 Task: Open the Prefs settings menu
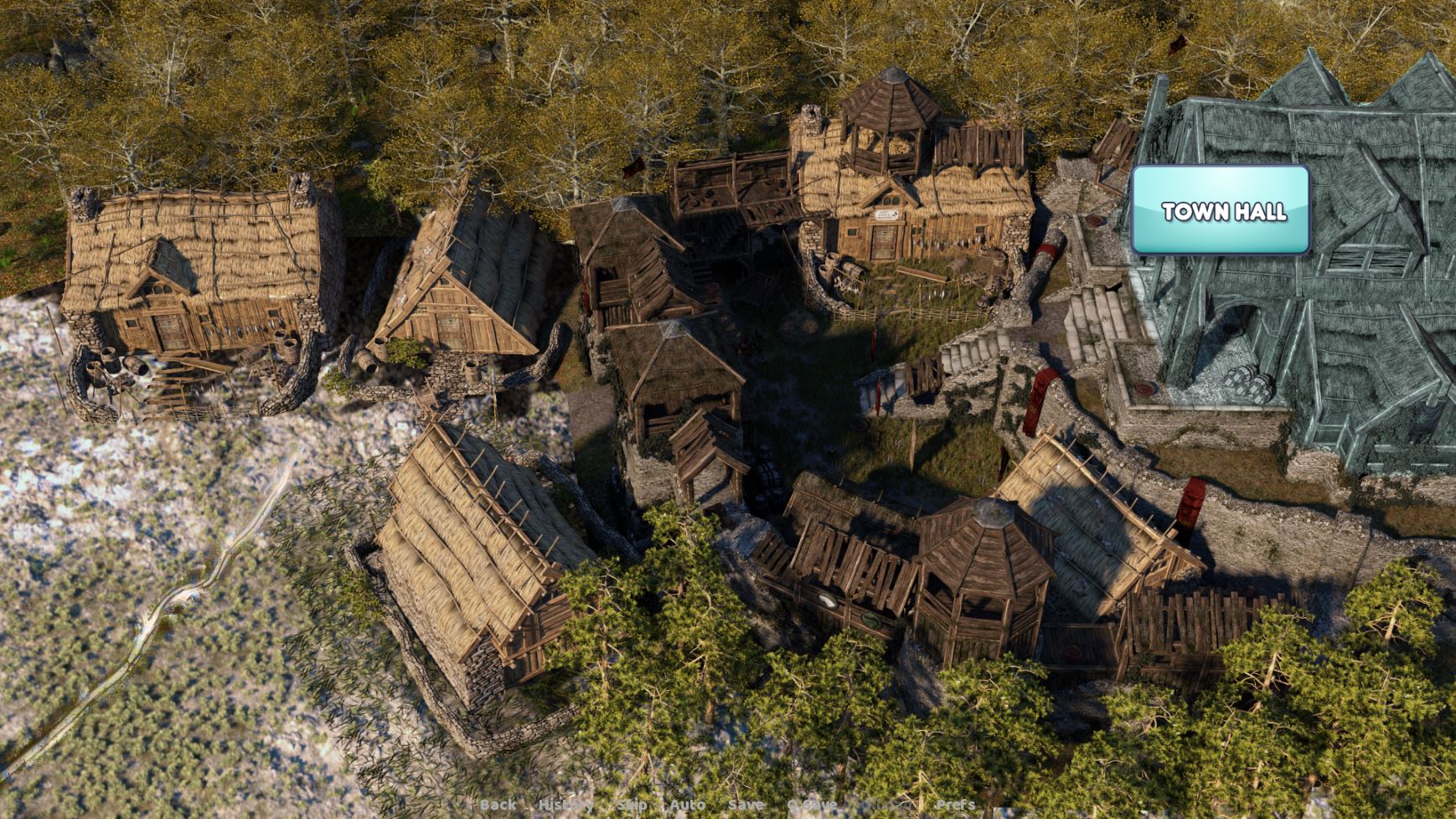pyautogui.click(x=955, y=805)
